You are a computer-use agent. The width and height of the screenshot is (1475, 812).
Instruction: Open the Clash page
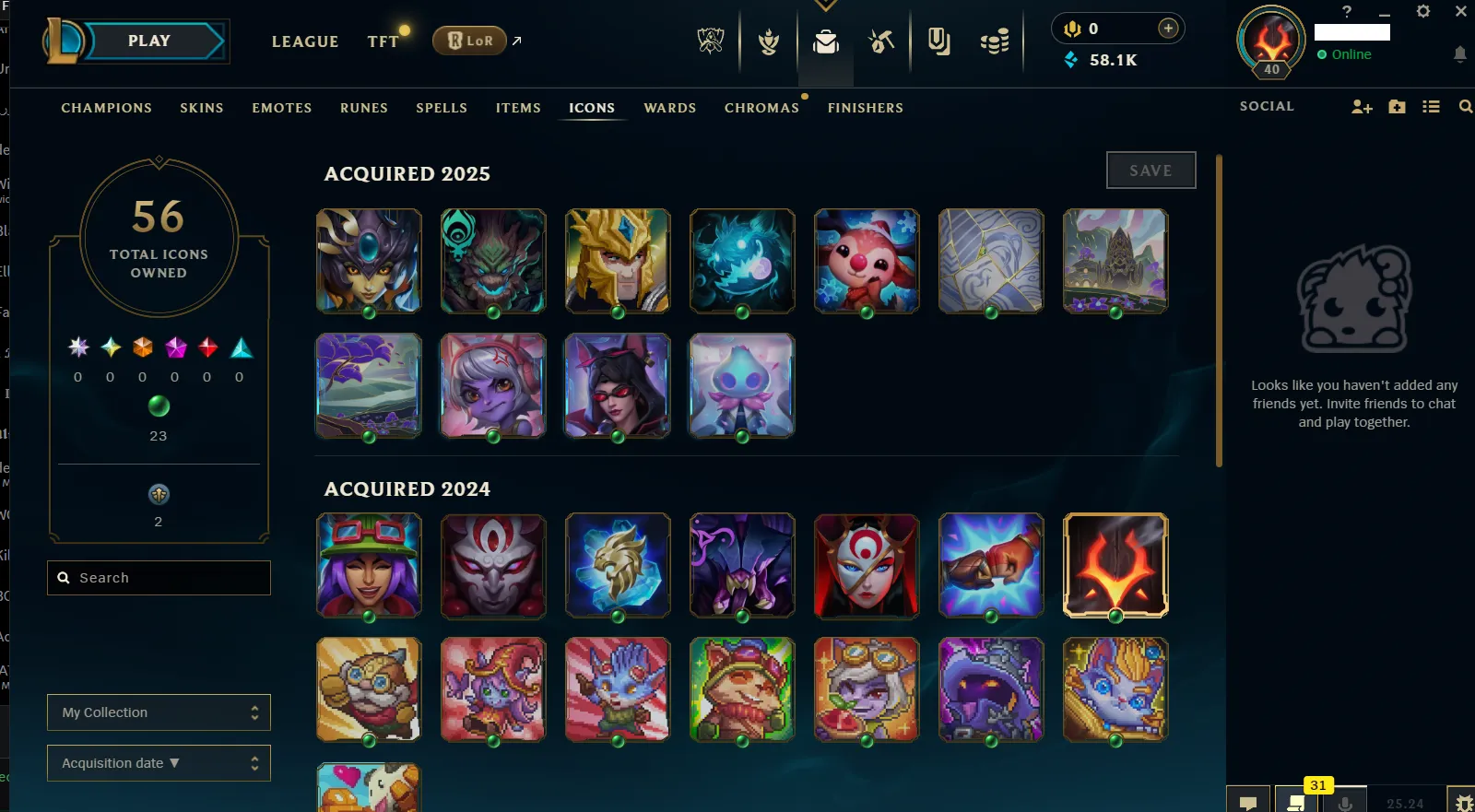point(768,41)
